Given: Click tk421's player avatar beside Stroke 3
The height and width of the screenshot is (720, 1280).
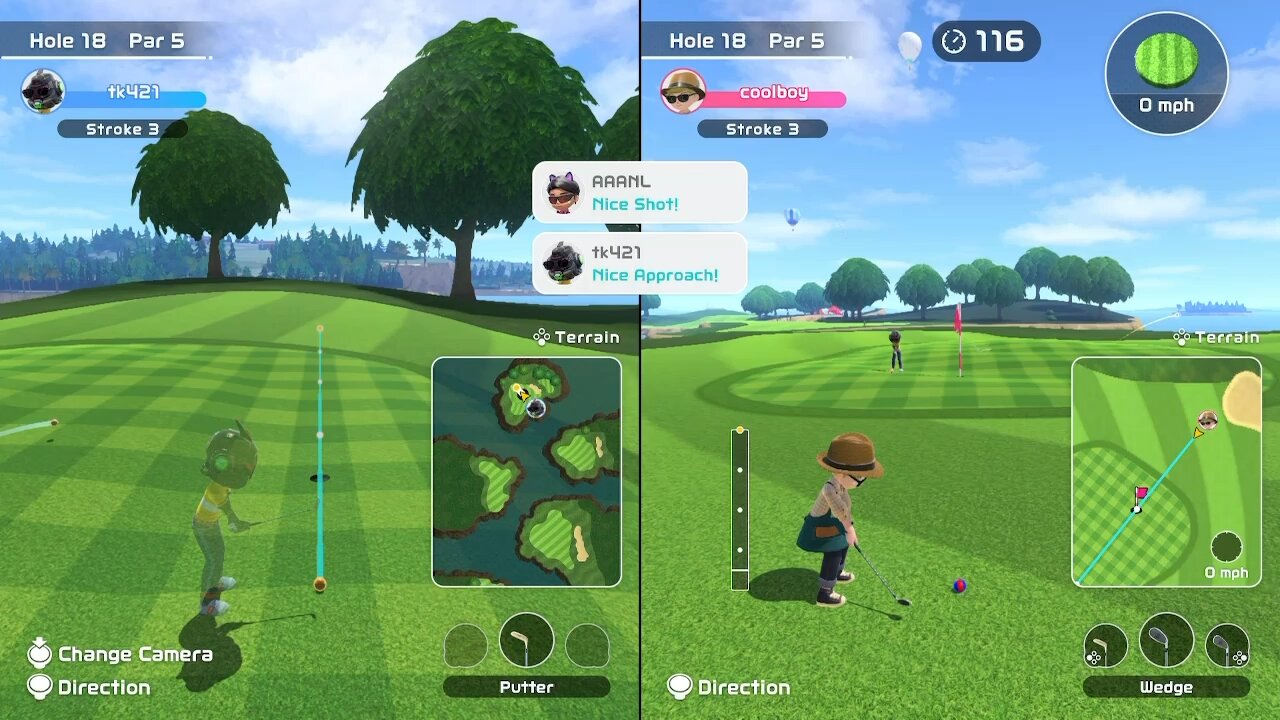Looking at the screenshot, I should (x=43, y=92).
